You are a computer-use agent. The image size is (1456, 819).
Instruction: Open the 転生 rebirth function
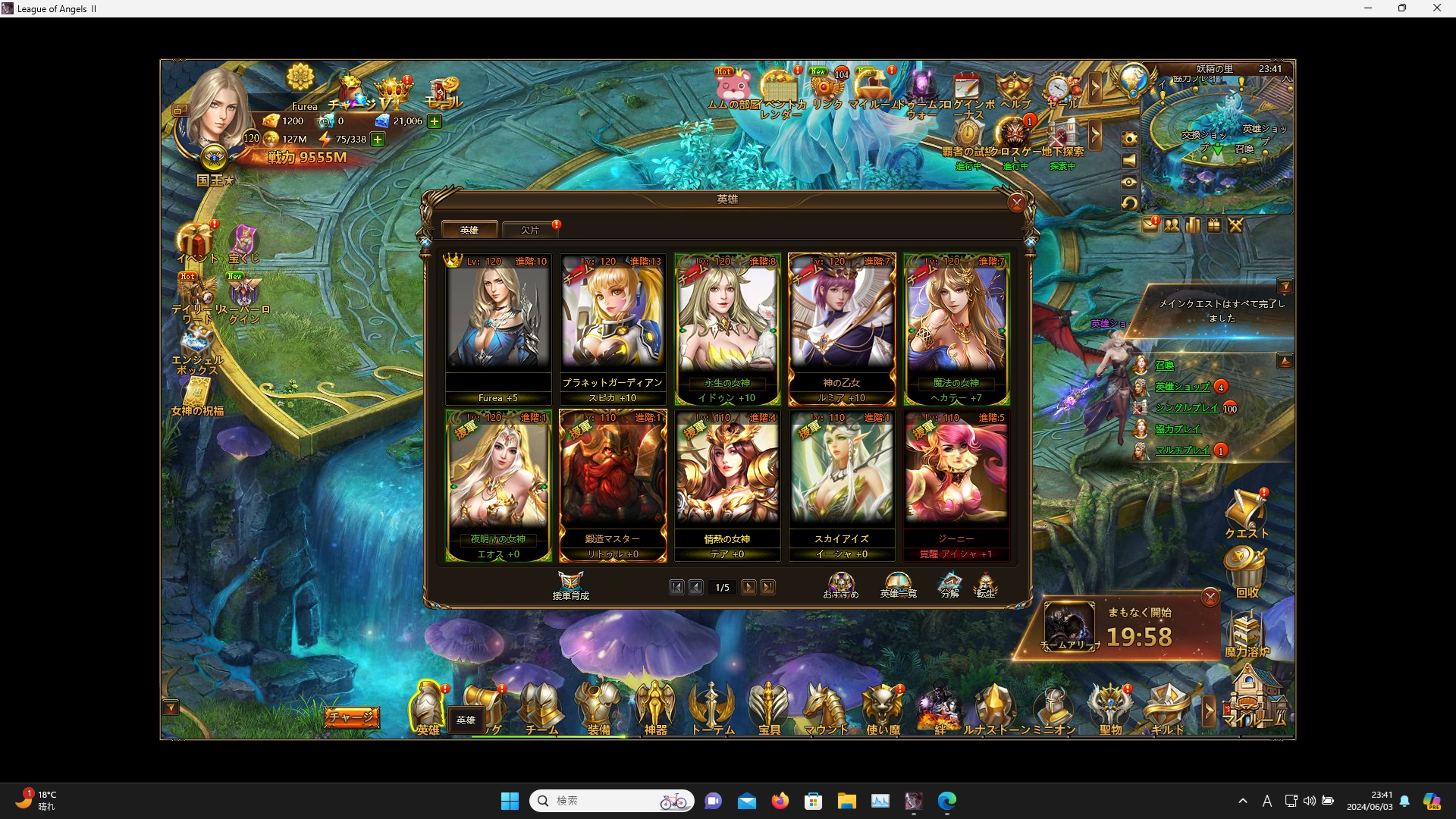pos(985,585)
